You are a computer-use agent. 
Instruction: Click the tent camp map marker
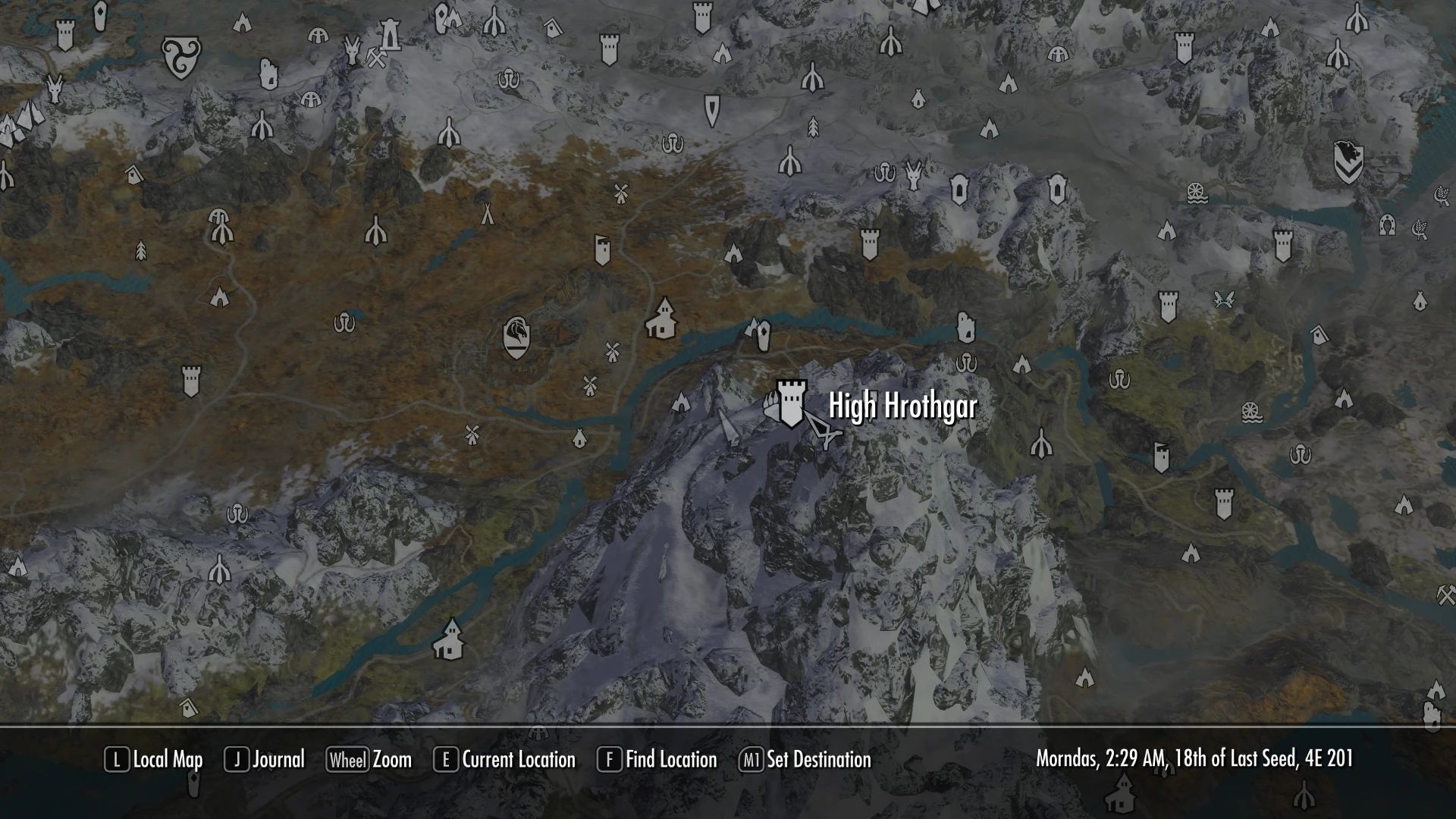487,214
